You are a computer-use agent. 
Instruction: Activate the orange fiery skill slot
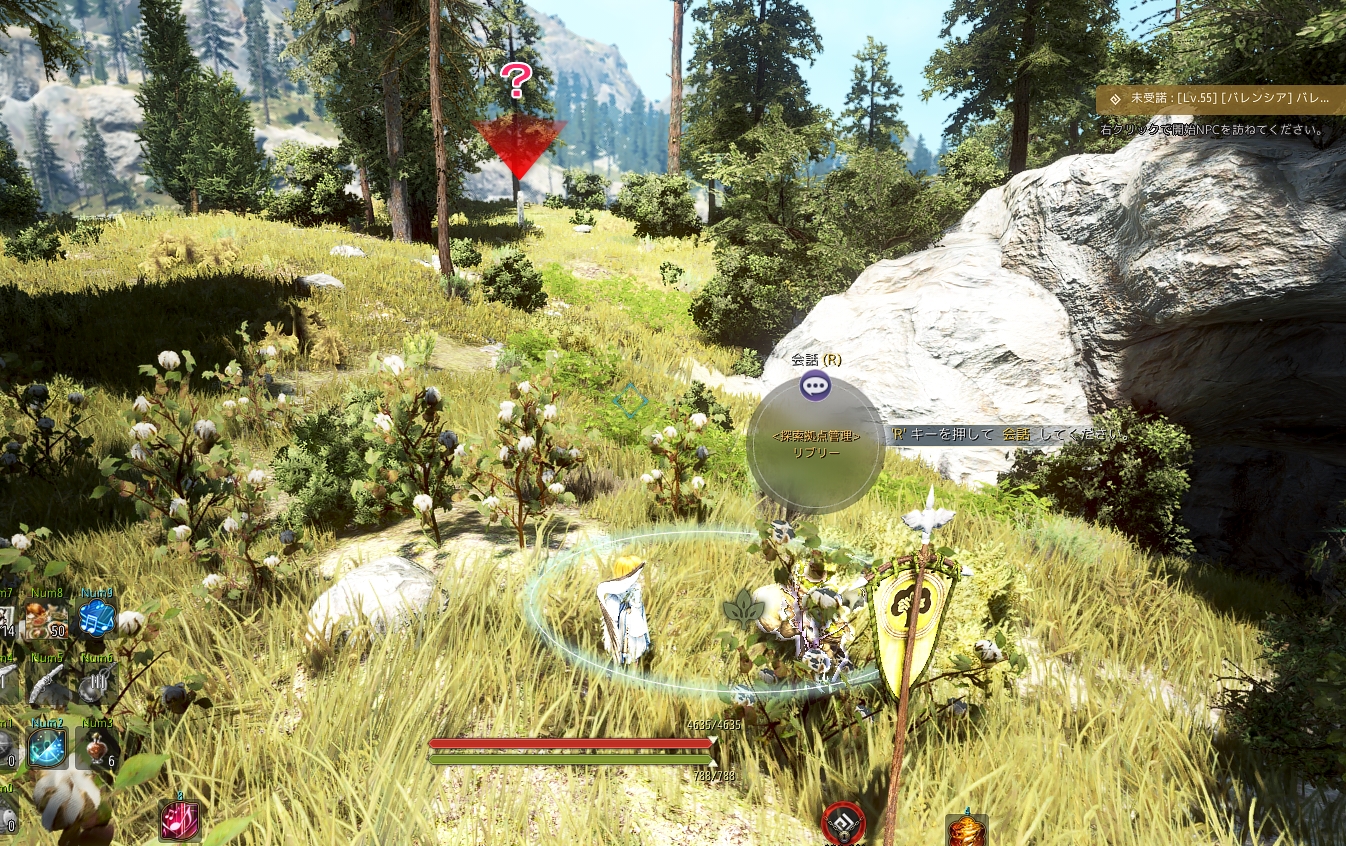[x=966, y=830]
